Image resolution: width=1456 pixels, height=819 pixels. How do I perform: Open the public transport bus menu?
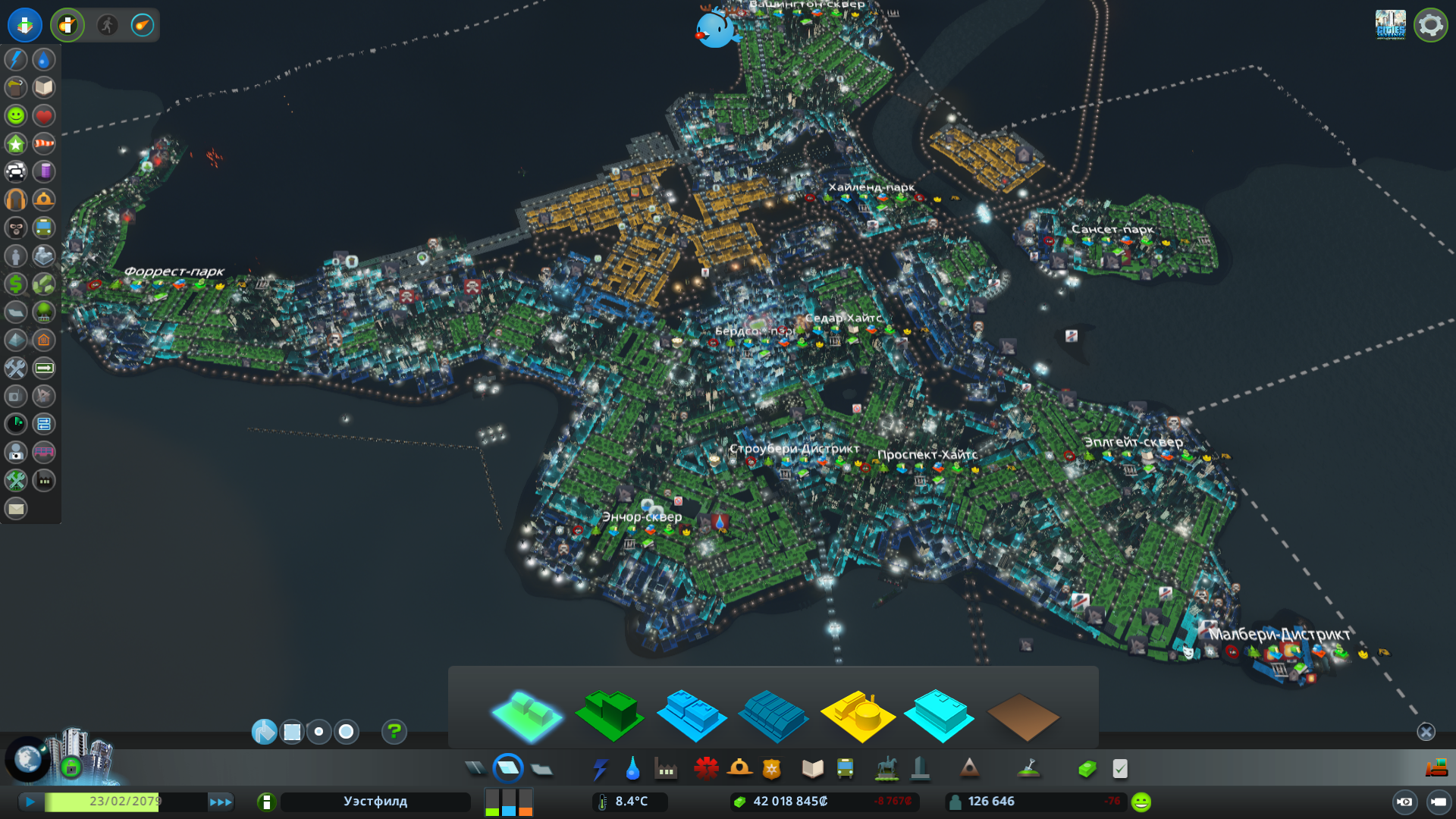point(845,769)
